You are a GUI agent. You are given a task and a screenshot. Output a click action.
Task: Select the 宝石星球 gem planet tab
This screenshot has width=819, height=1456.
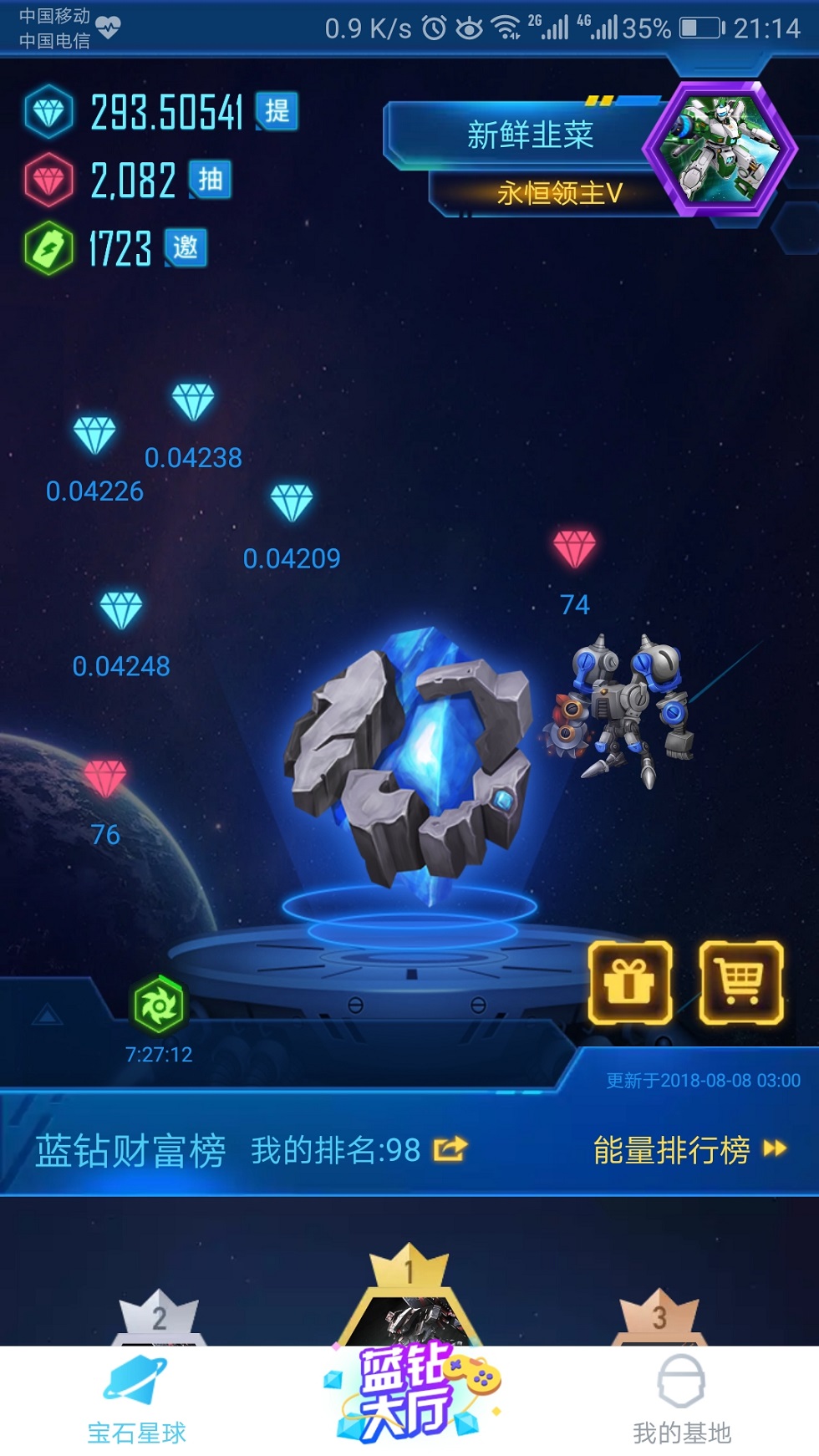coord(136,1401)
